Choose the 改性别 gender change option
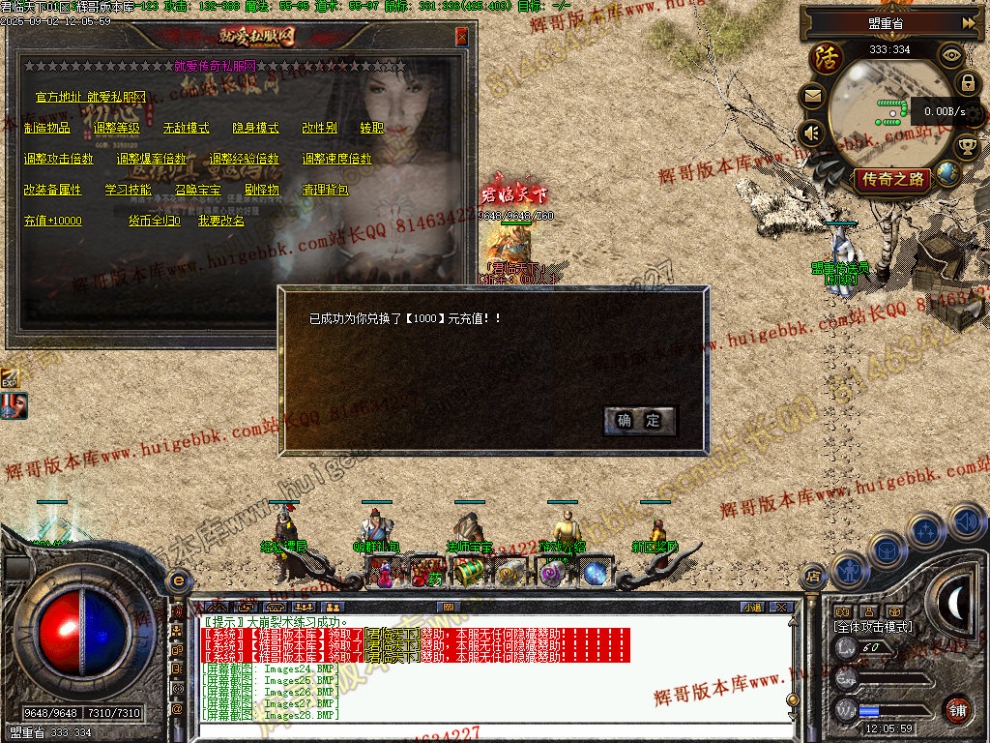This screenshot has width=990, height=743. tap(319, 128)
